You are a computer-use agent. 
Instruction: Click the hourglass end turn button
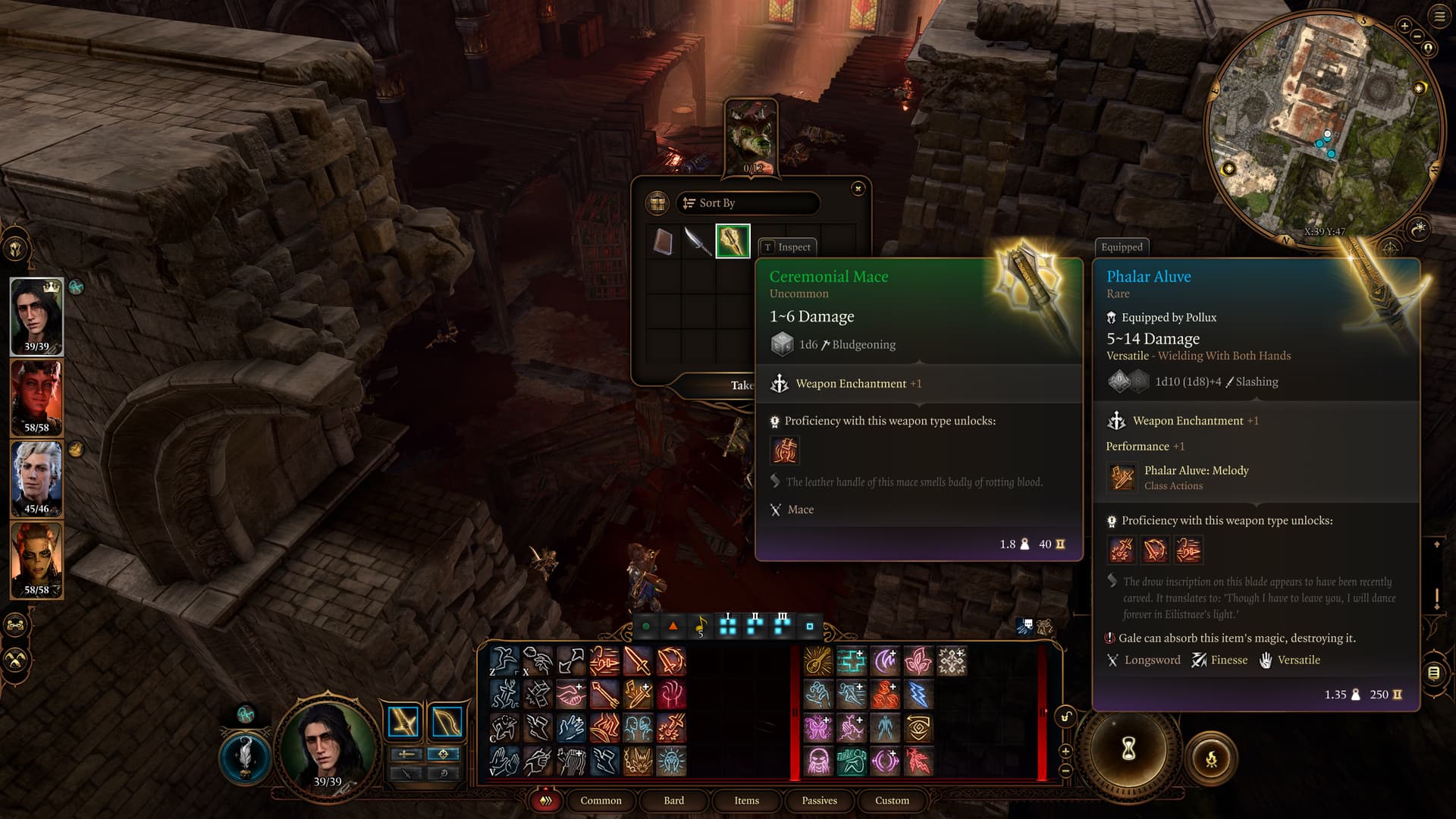[x=1128, y=750]
